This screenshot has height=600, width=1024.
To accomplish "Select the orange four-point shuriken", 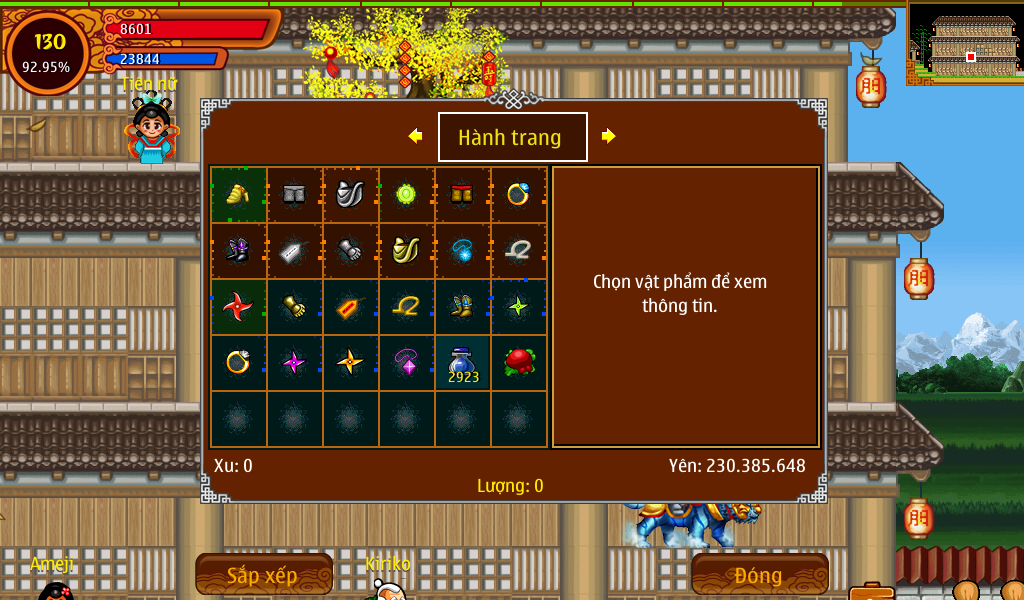I will pos(350,362).
